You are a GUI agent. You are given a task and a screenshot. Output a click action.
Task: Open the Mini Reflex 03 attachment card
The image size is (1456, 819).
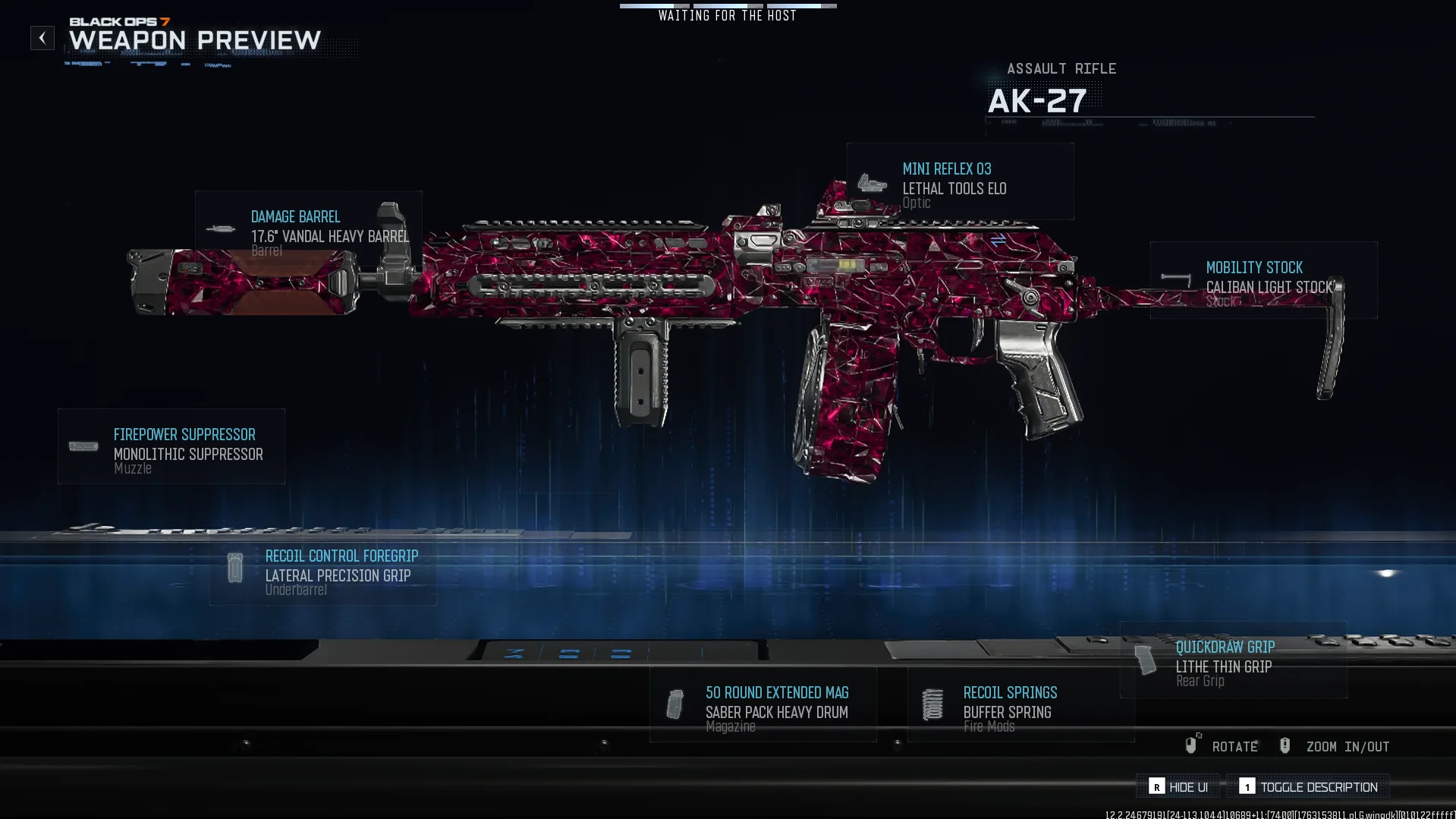pos(960,182)
